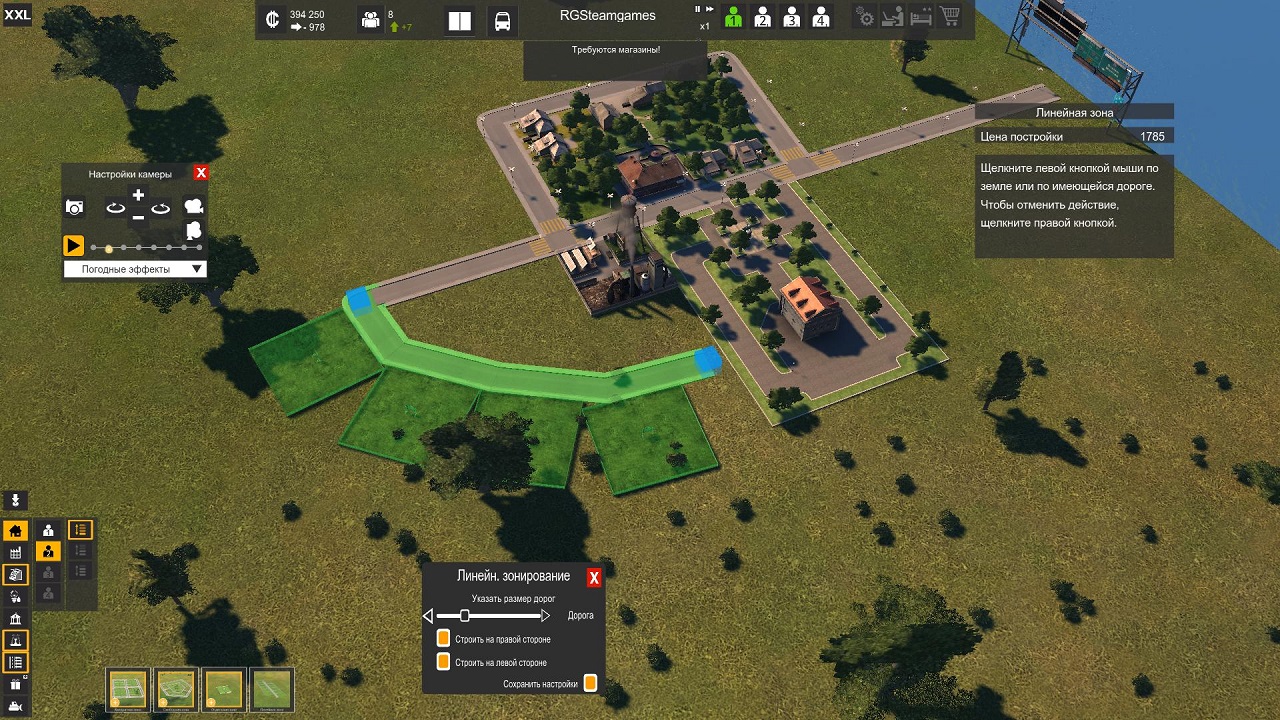Zoom the camera in with the plus button
1280x720 pixels.
click(x=138, y=196)
